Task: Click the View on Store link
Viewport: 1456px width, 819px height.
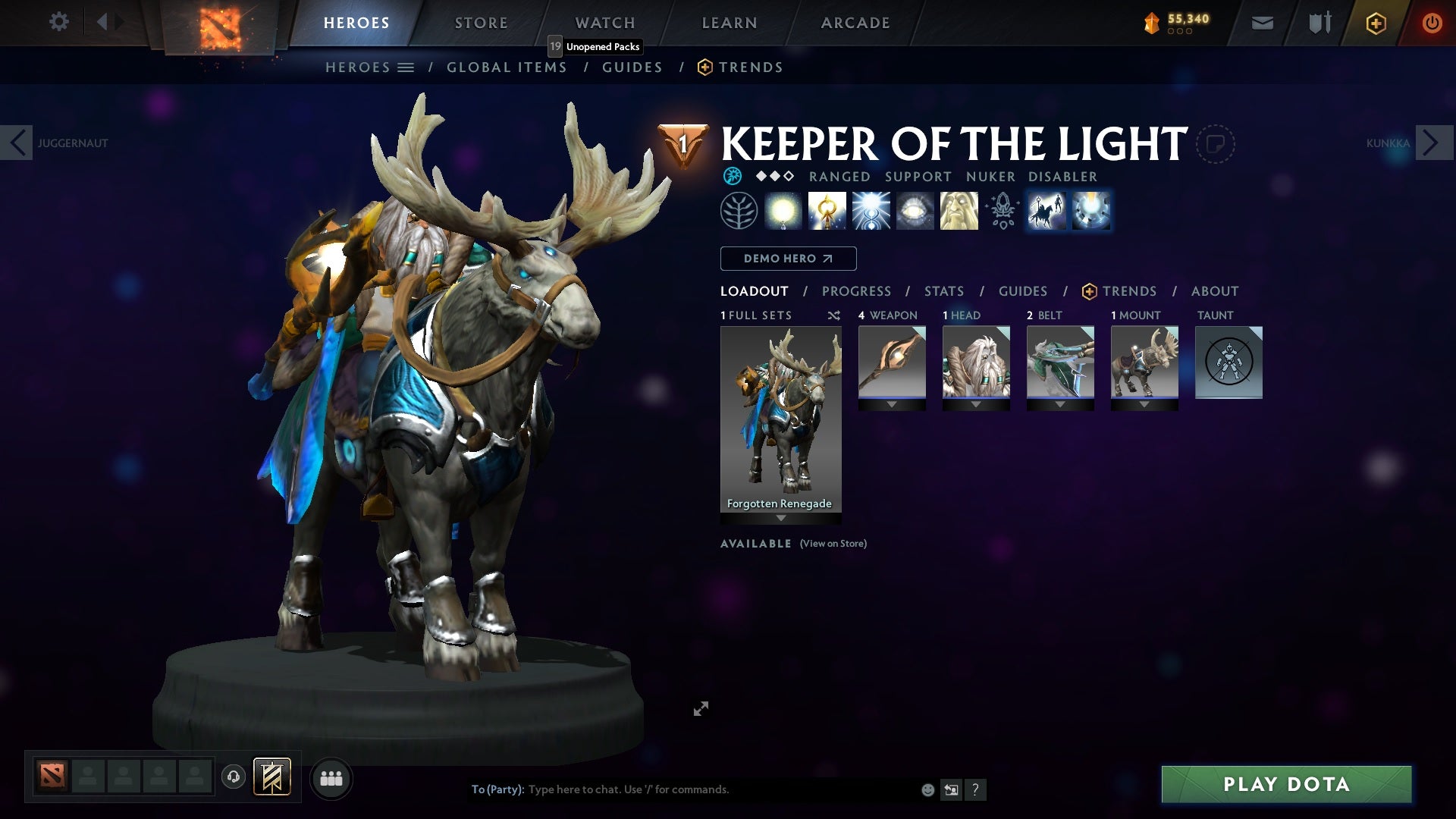Action: point(833,544)
